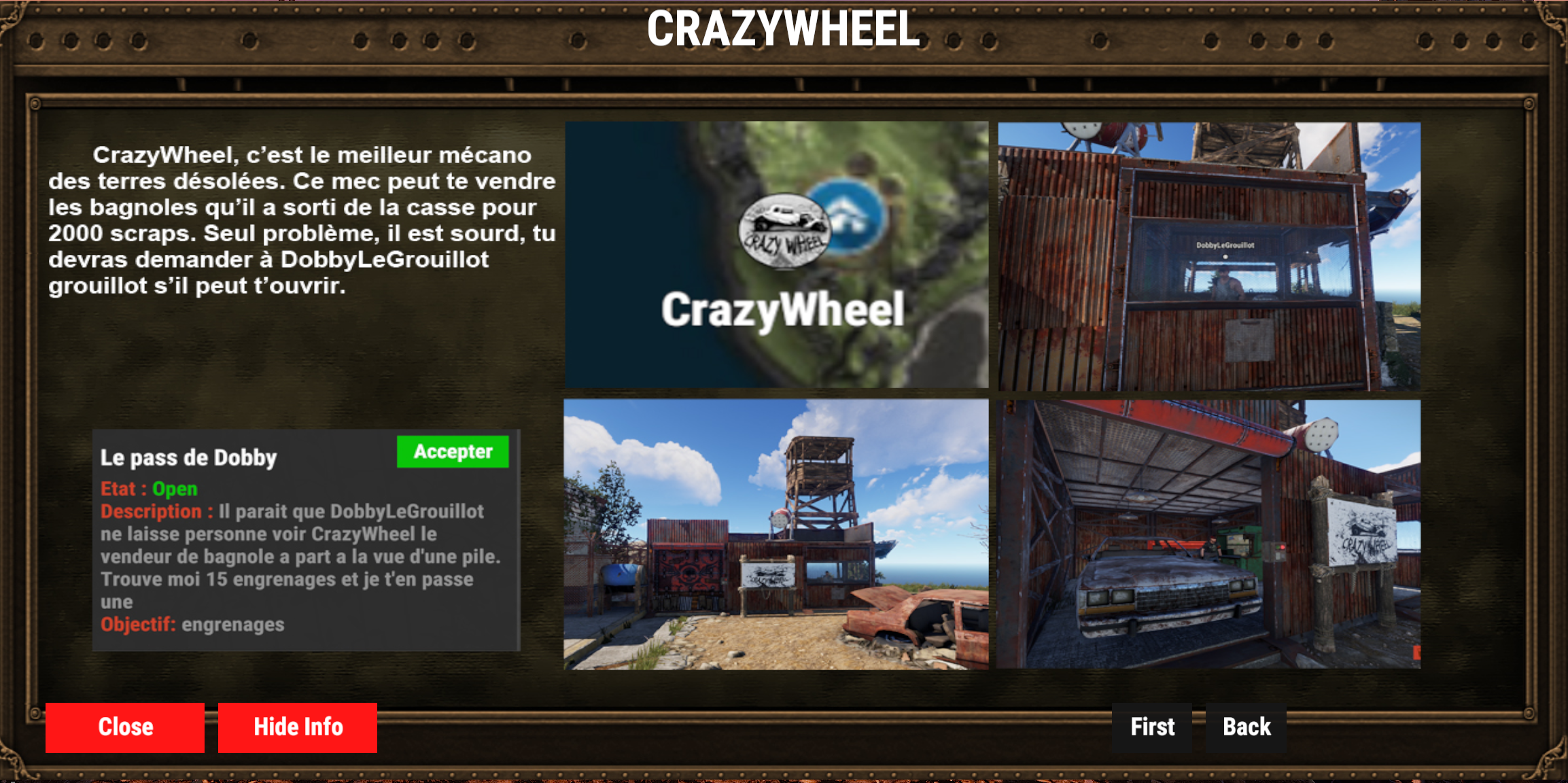This screenshot has width=1568, height=783.
Task: Expand the Le pass de Dobby quest details
Action: (189, 457)
